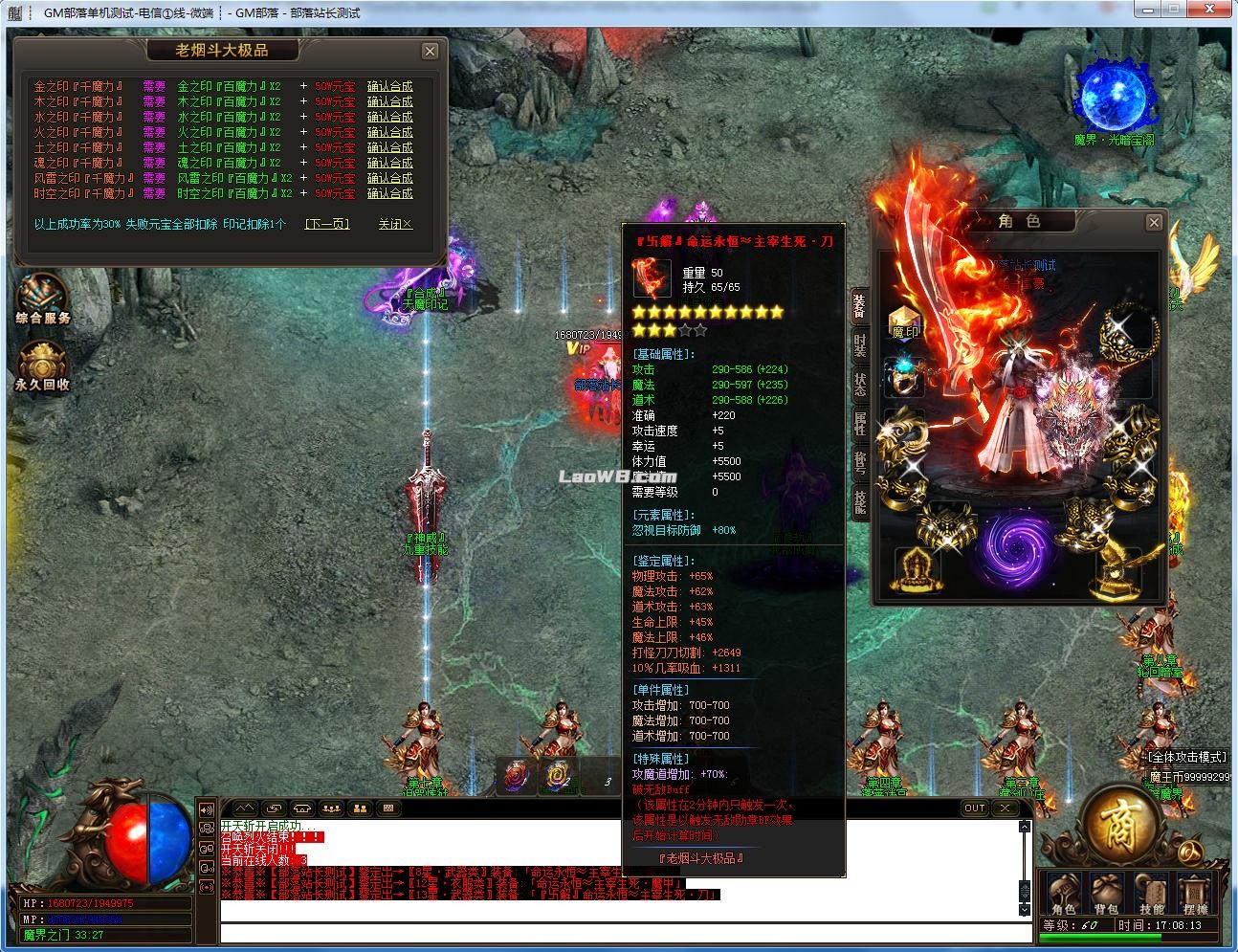The height and width of the screenshot is (952, 1238).
Task: Open the 背包 backpack
Action: tap(1108, 895)
